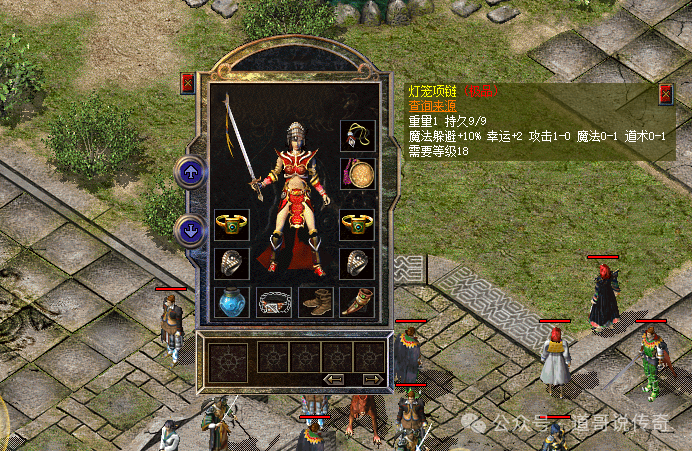Click the small right arrow below equipment
This screenshot has width=692, height=451.
[x=372, y=378]
